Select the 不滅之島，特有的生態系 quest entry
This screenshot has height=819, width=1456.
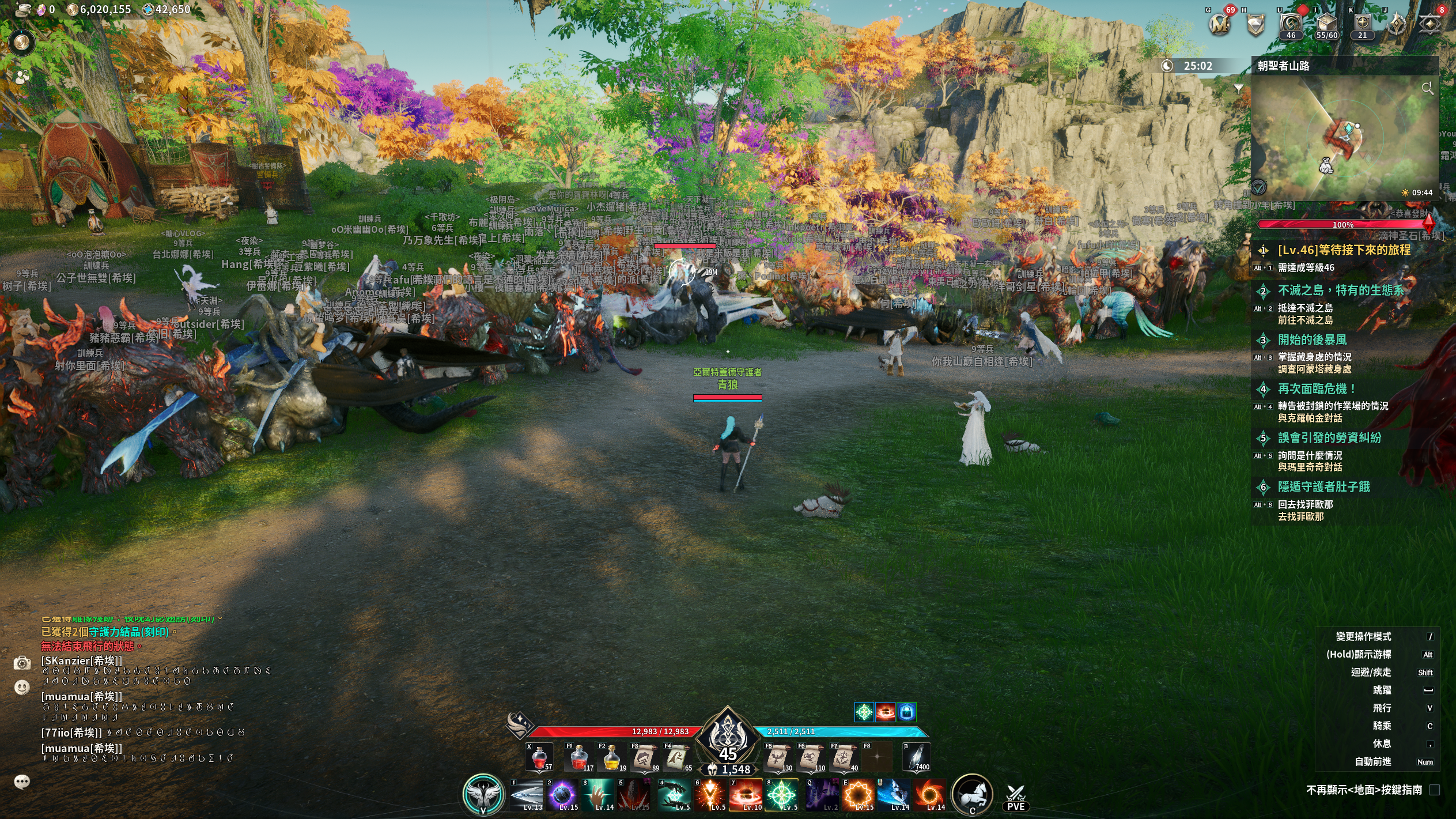click(x=1341, y=290)
